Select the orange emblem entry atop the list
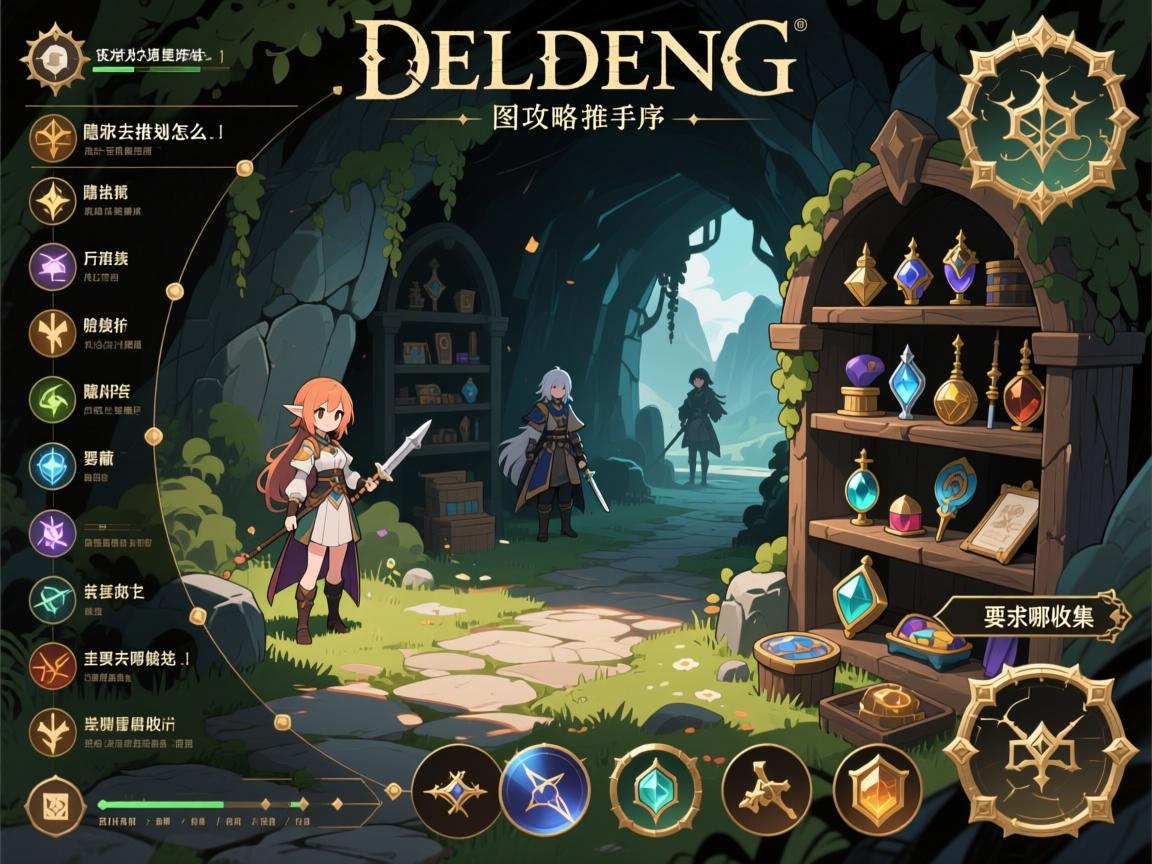This screenshot has width=1152, height=864. [x=53, y=138]
